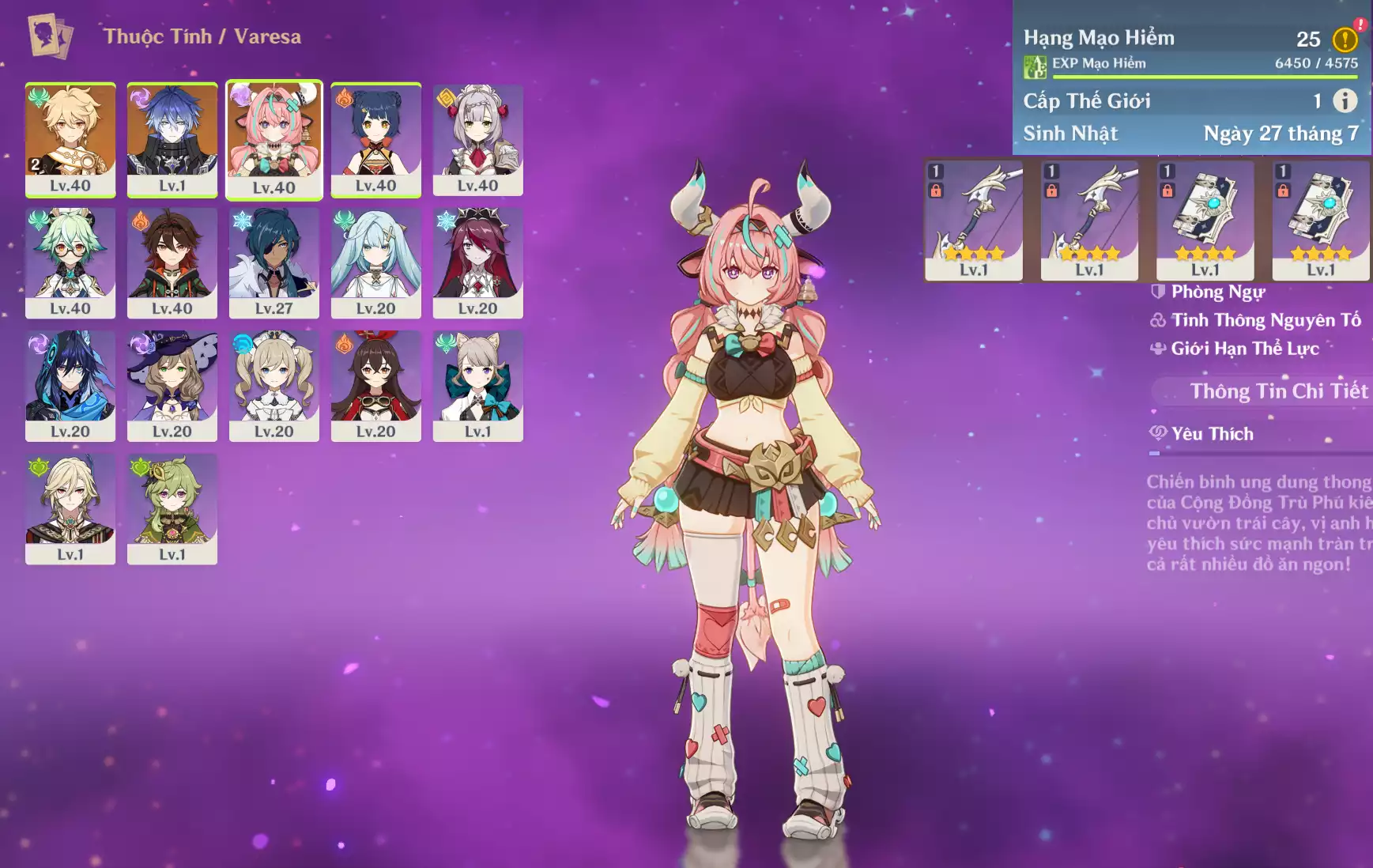Choose Sucrose in the character list

coord(70,262)
